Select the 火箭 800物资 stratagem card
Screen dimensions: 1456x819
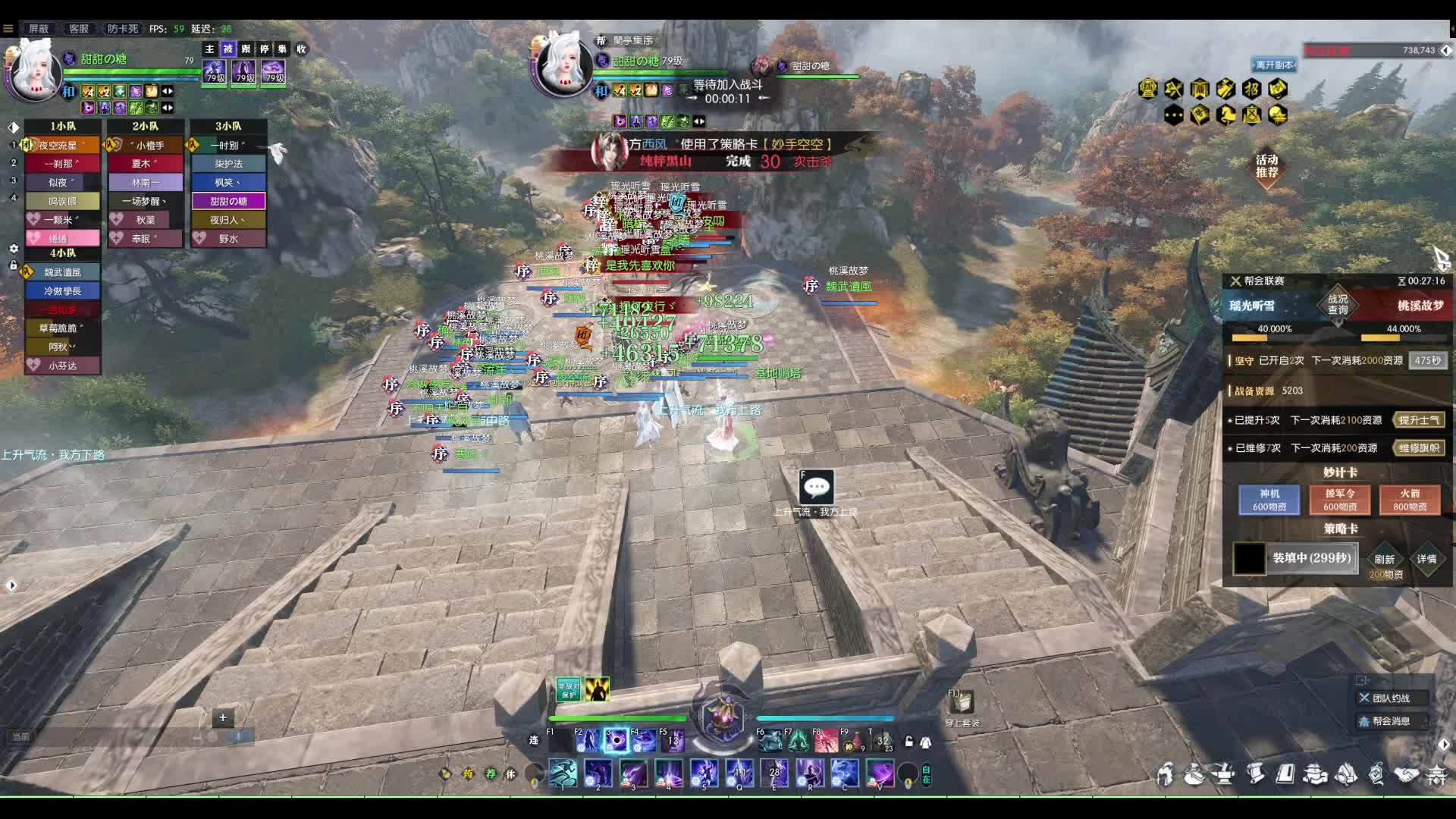(x=1410, y=500)
